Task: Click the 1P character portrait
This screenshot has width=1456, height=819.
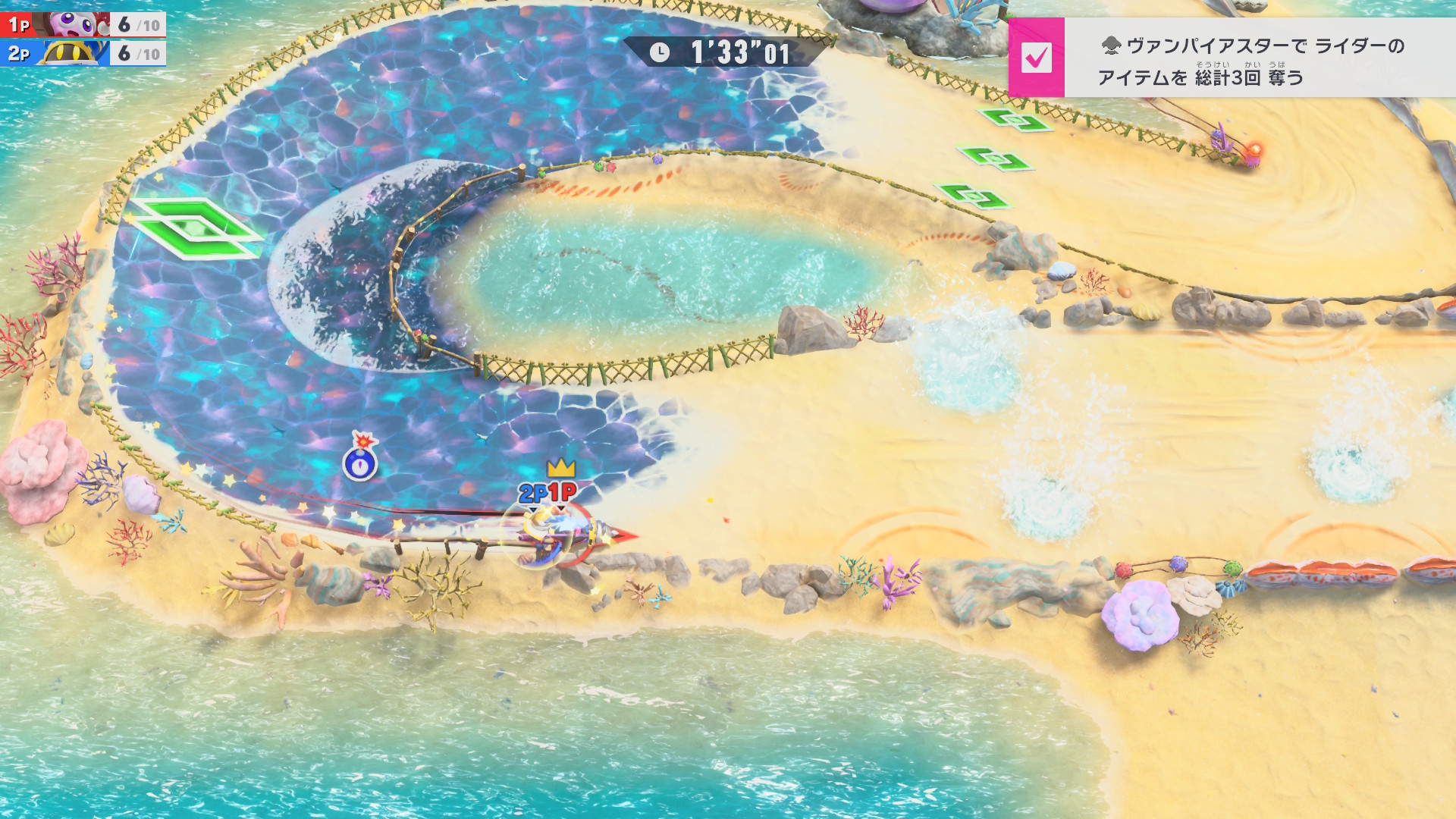Action: click(76, 24)
